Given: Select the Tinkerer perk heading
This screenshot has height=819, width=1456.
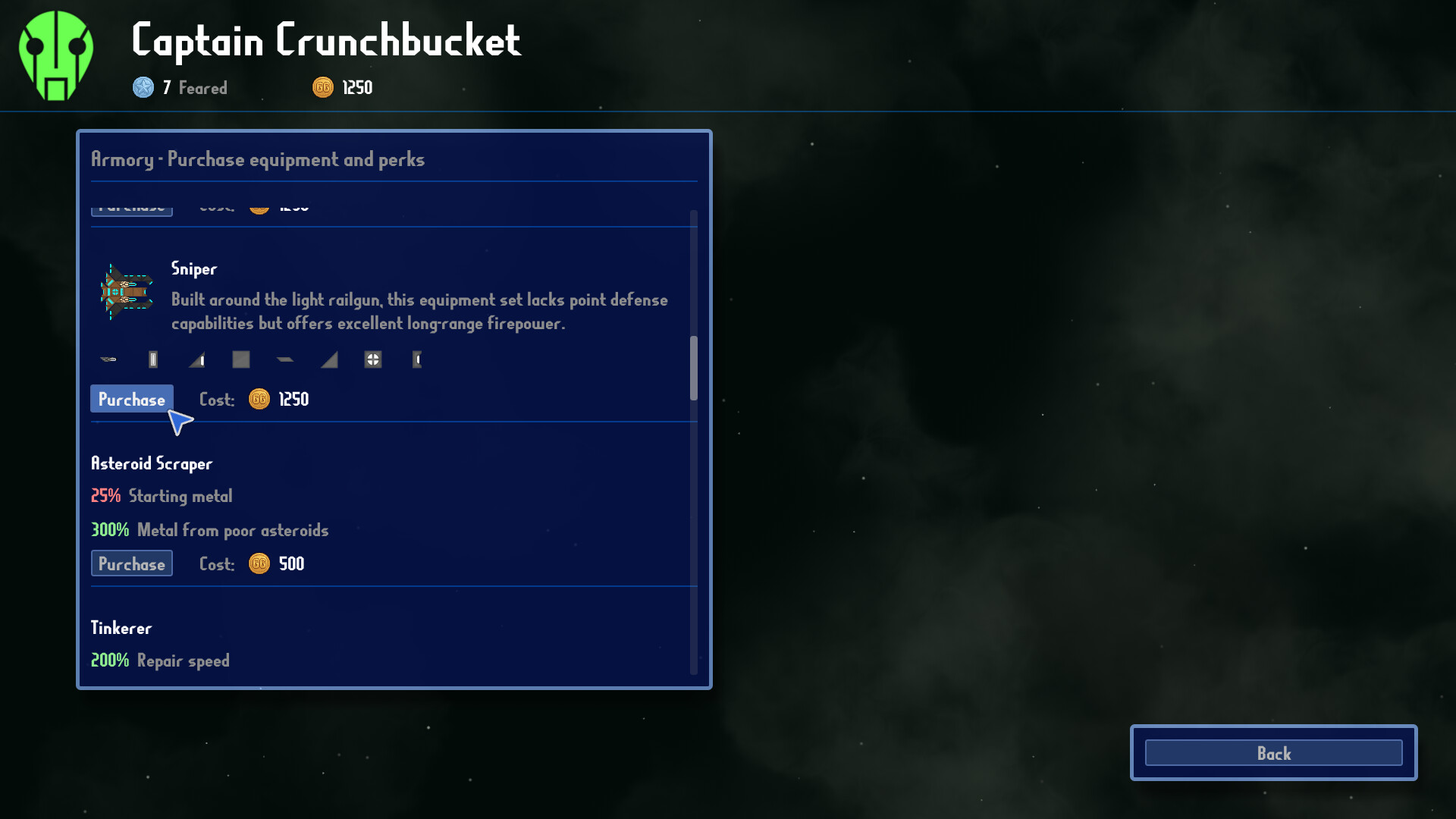Looking at the screenshot, I should click(x=121, y=627).
